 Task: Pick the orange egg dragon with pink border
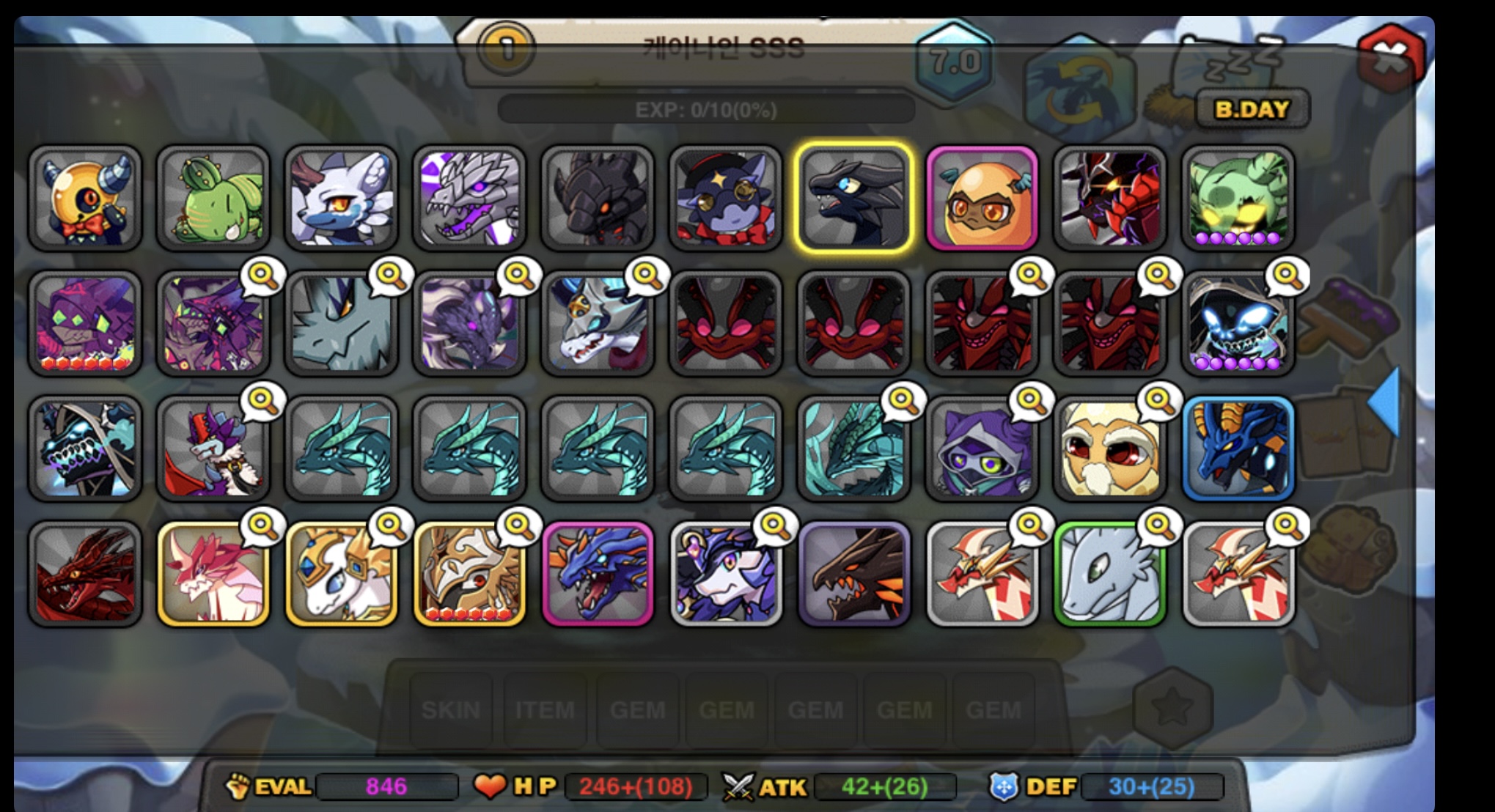pos(982,198)
